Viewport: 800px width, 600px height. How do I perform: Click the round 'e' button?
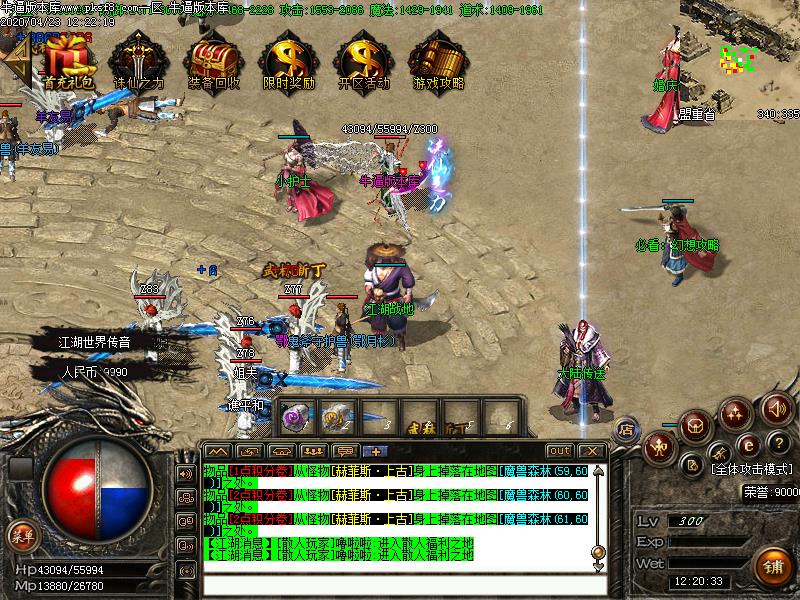748,444
